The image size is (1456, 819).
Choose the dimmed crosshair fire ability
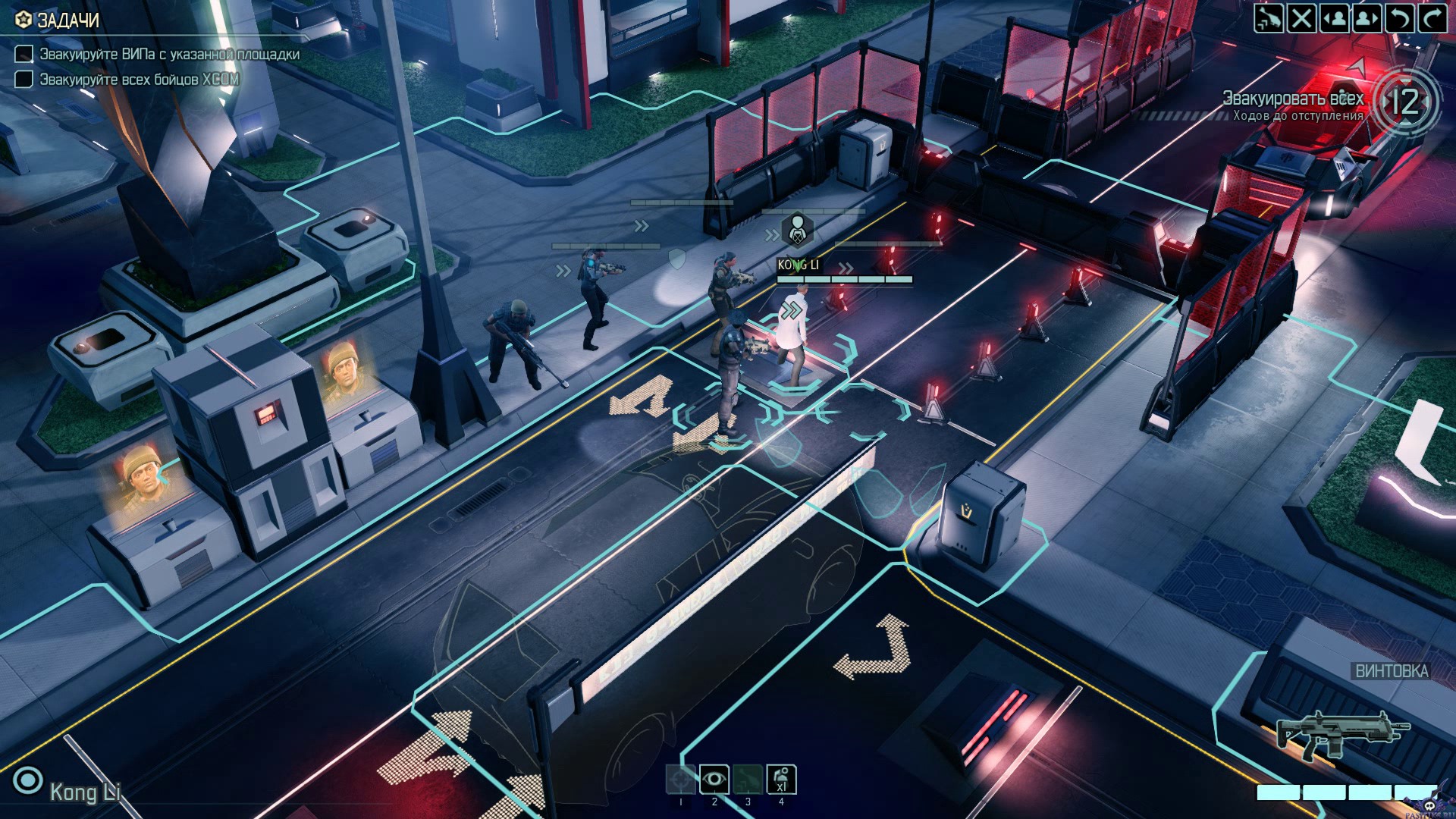tap(680, 779)
